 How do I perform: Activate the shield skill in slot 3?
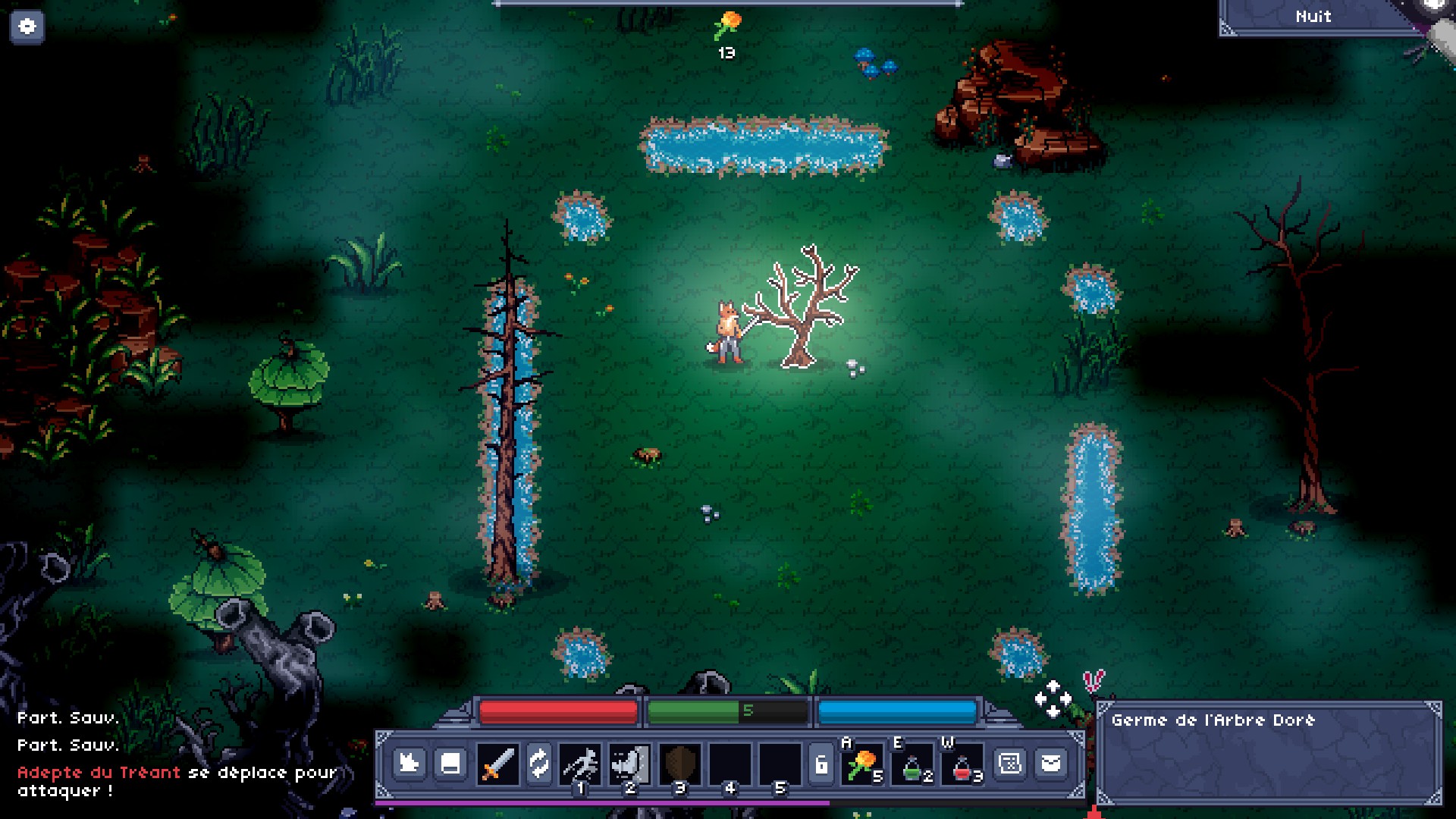(x=679, y=763)
